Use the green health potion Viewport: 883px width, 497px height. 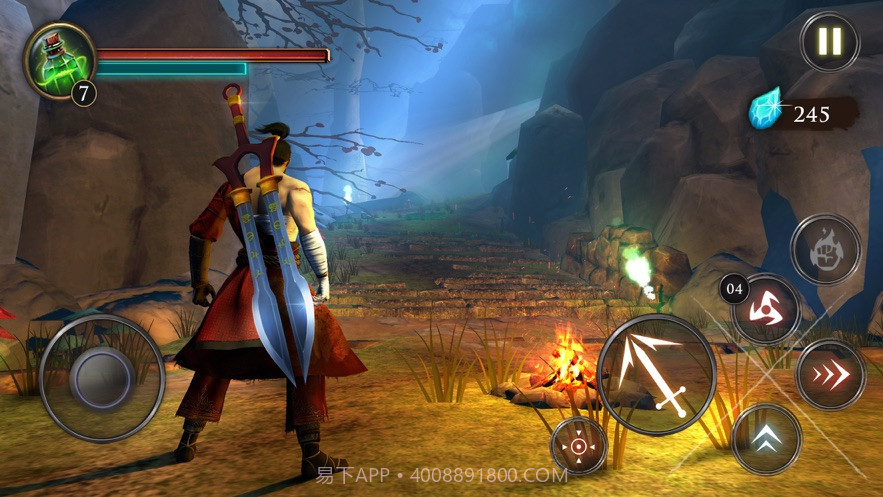pyautogui.click(x=59, y=60)
